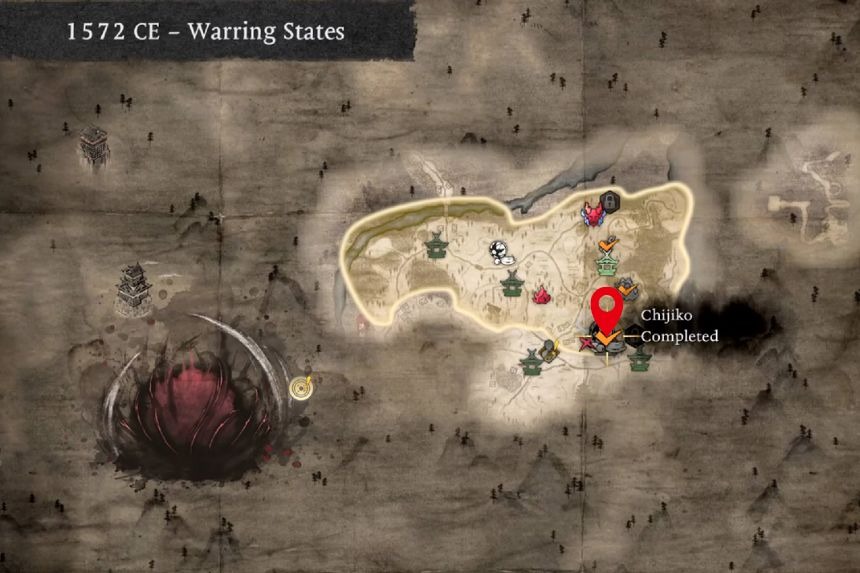
Task: Select the red flame map marker
Action: 542,295
